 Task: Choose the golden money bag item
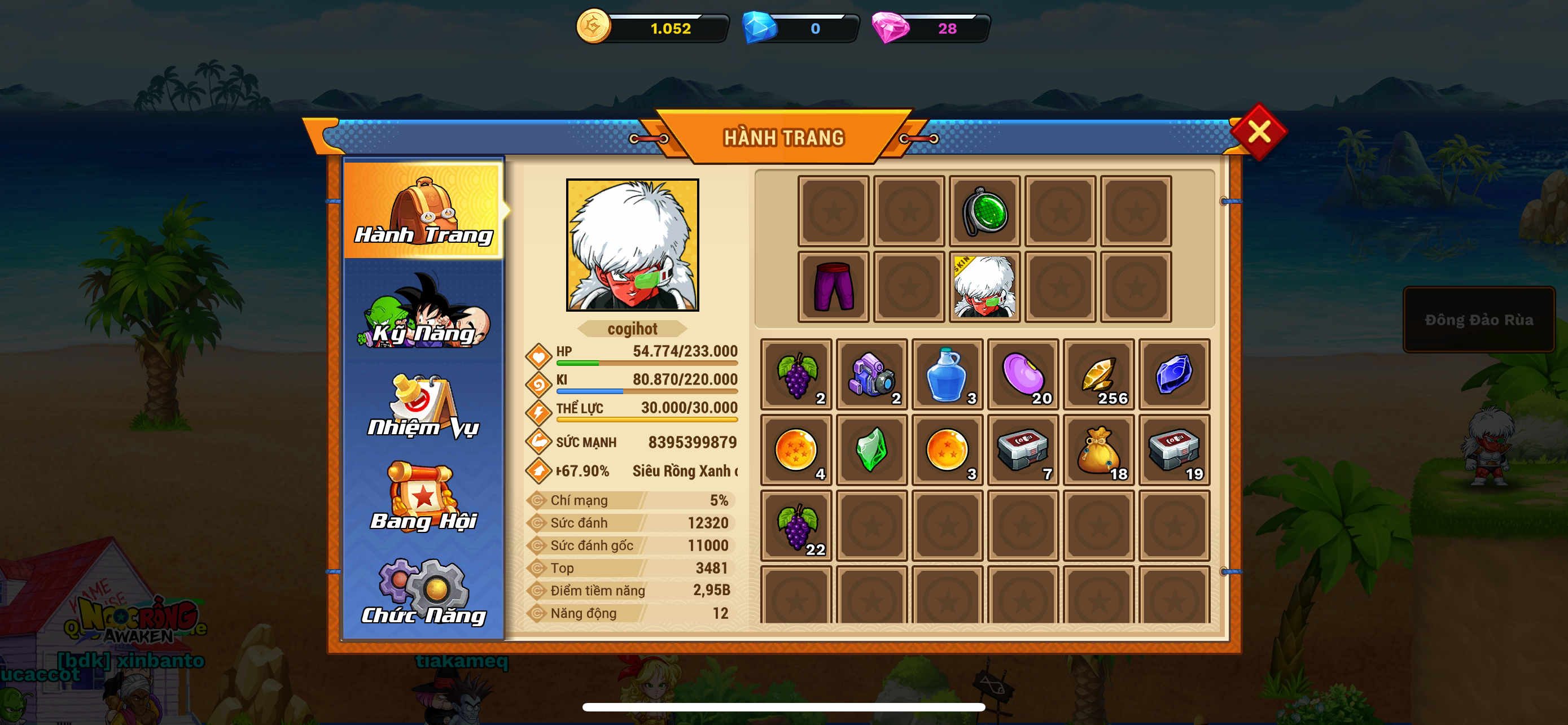pyautogui.click(x=1098, y=450)
